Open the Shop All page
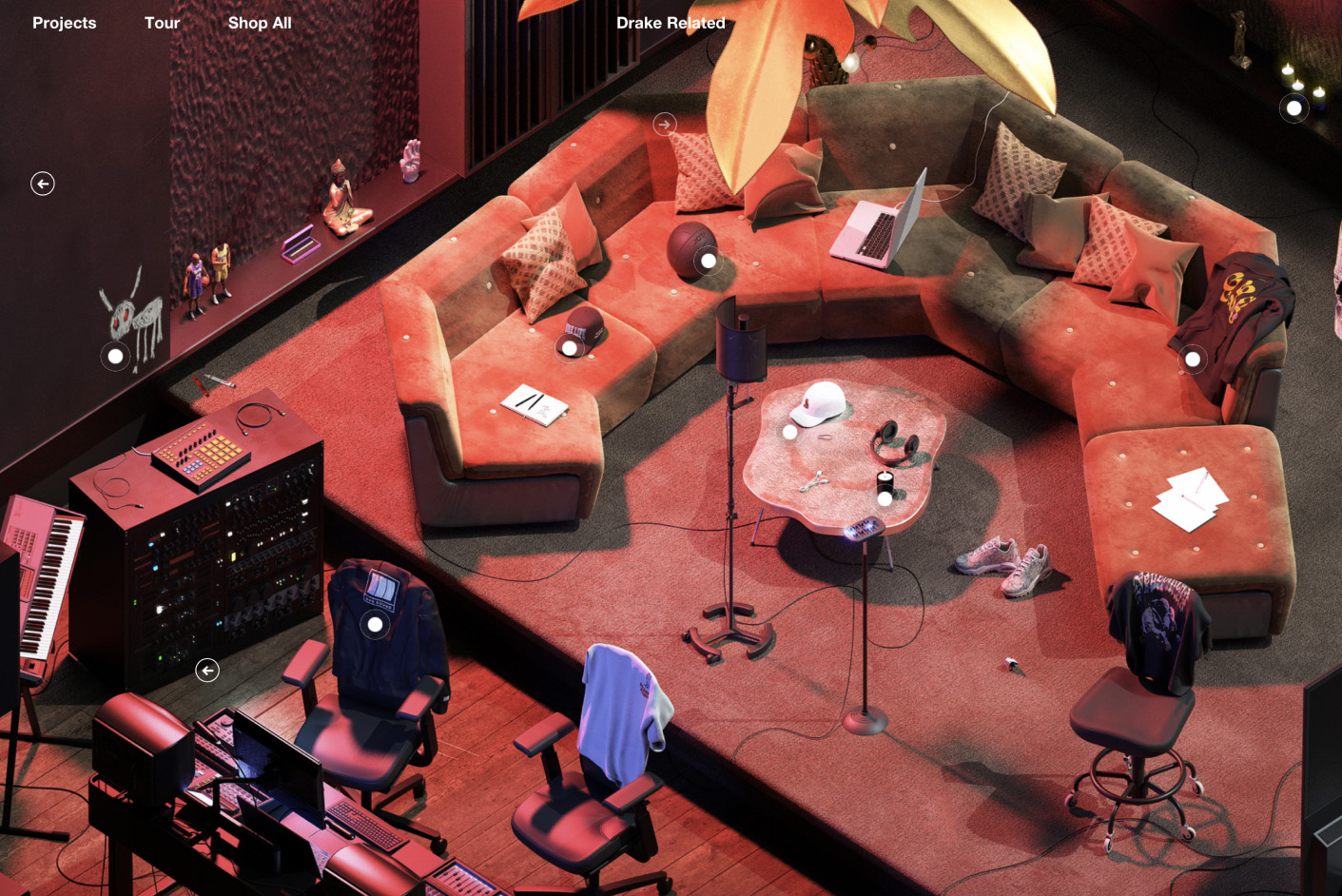This screenshot has width=1342, height=896. (x=260, y=23)
